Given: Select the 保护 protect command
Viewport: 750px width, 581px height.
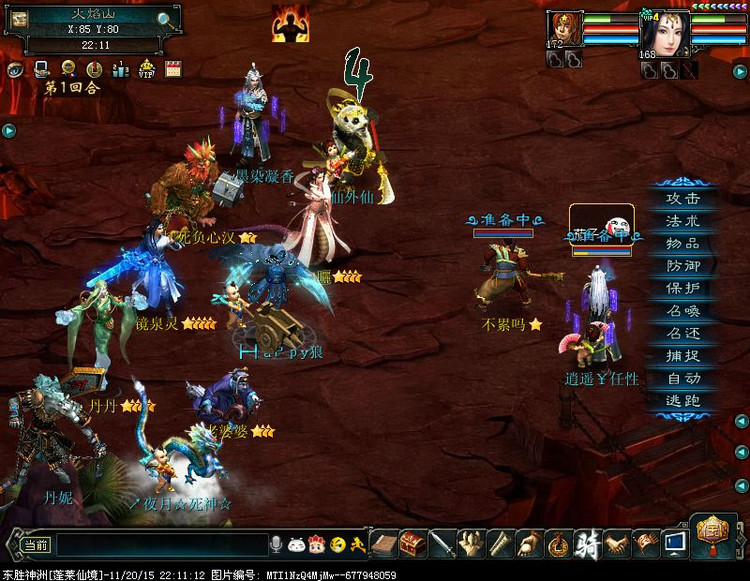Looking at the screenshot, I should tap(684, 288).
